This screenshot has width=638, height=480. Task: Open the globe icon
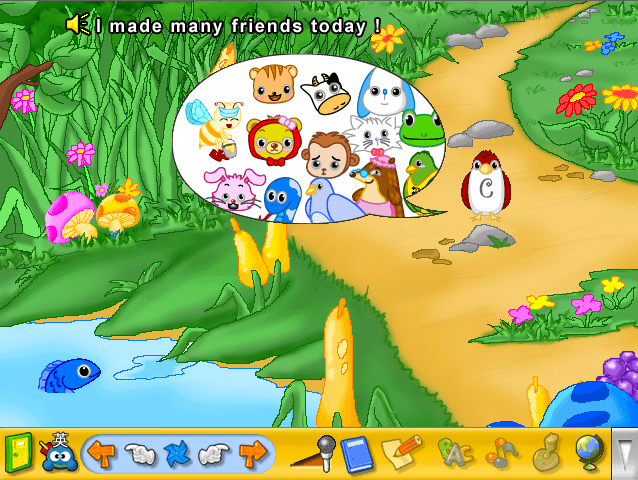pyautogui.click(x=589, y=453)
